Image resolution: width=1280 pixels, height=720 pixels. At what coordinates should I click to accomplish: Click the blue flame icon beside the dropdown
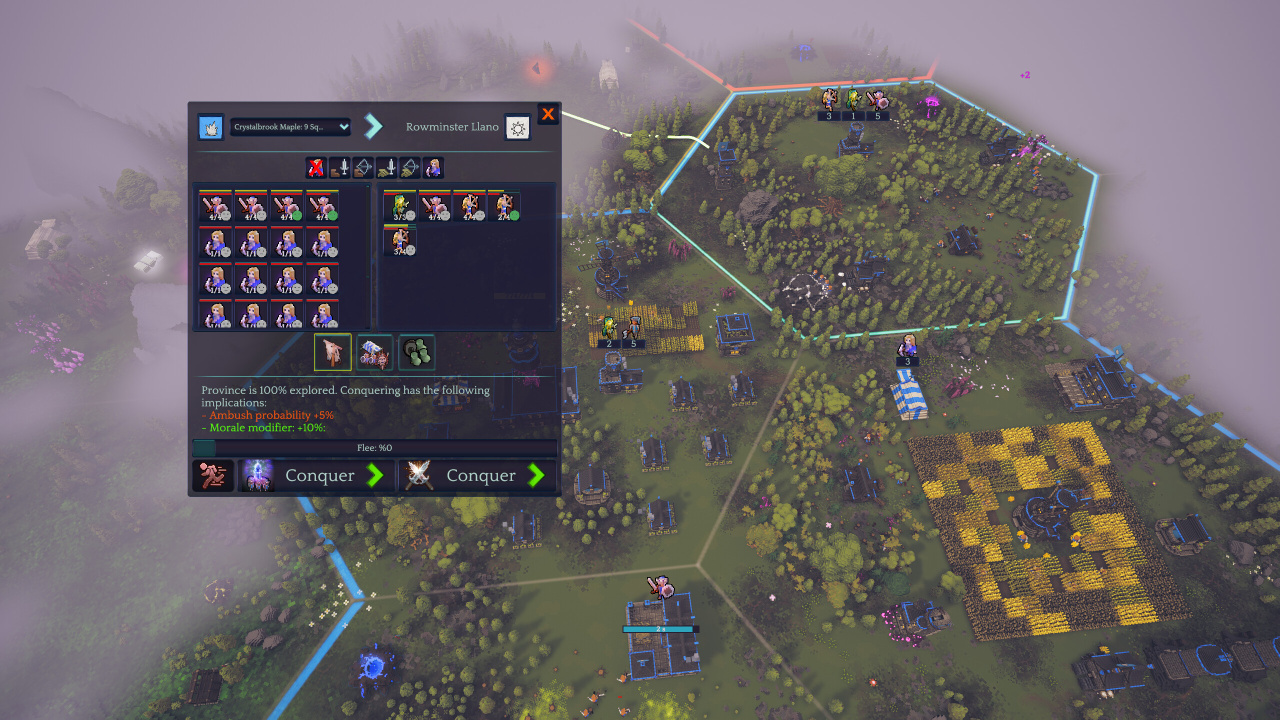(211, 127)
